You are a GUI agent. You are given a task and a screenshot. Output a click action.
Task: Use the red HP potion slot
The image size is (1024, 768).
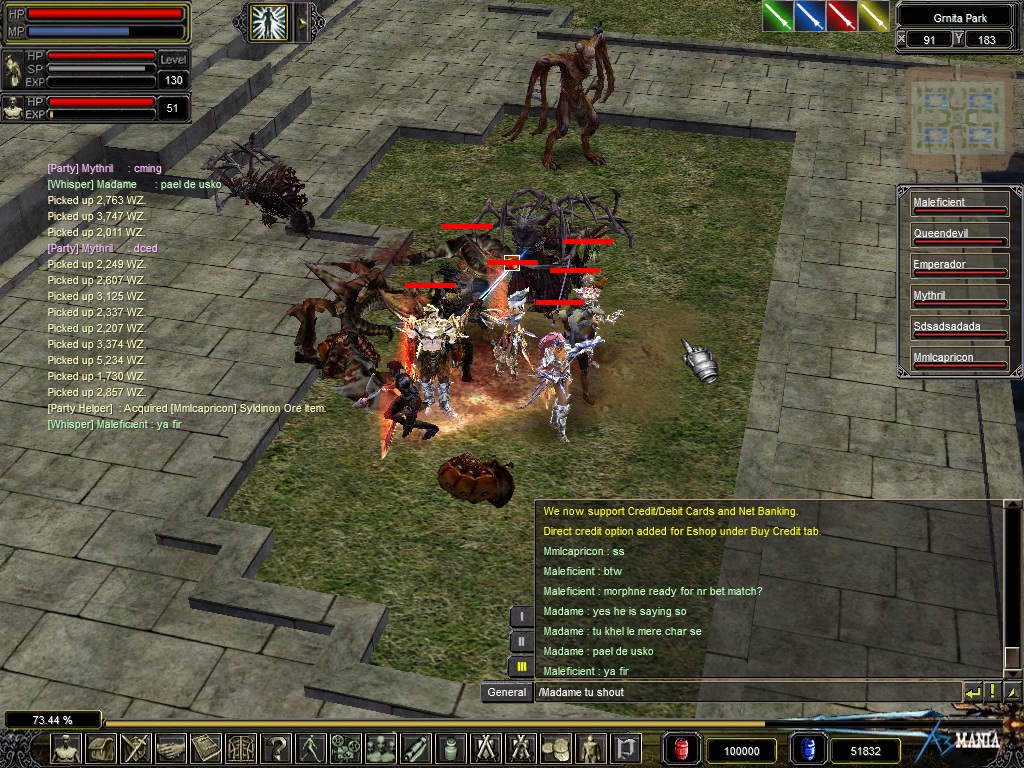click(x=680, y=750)
